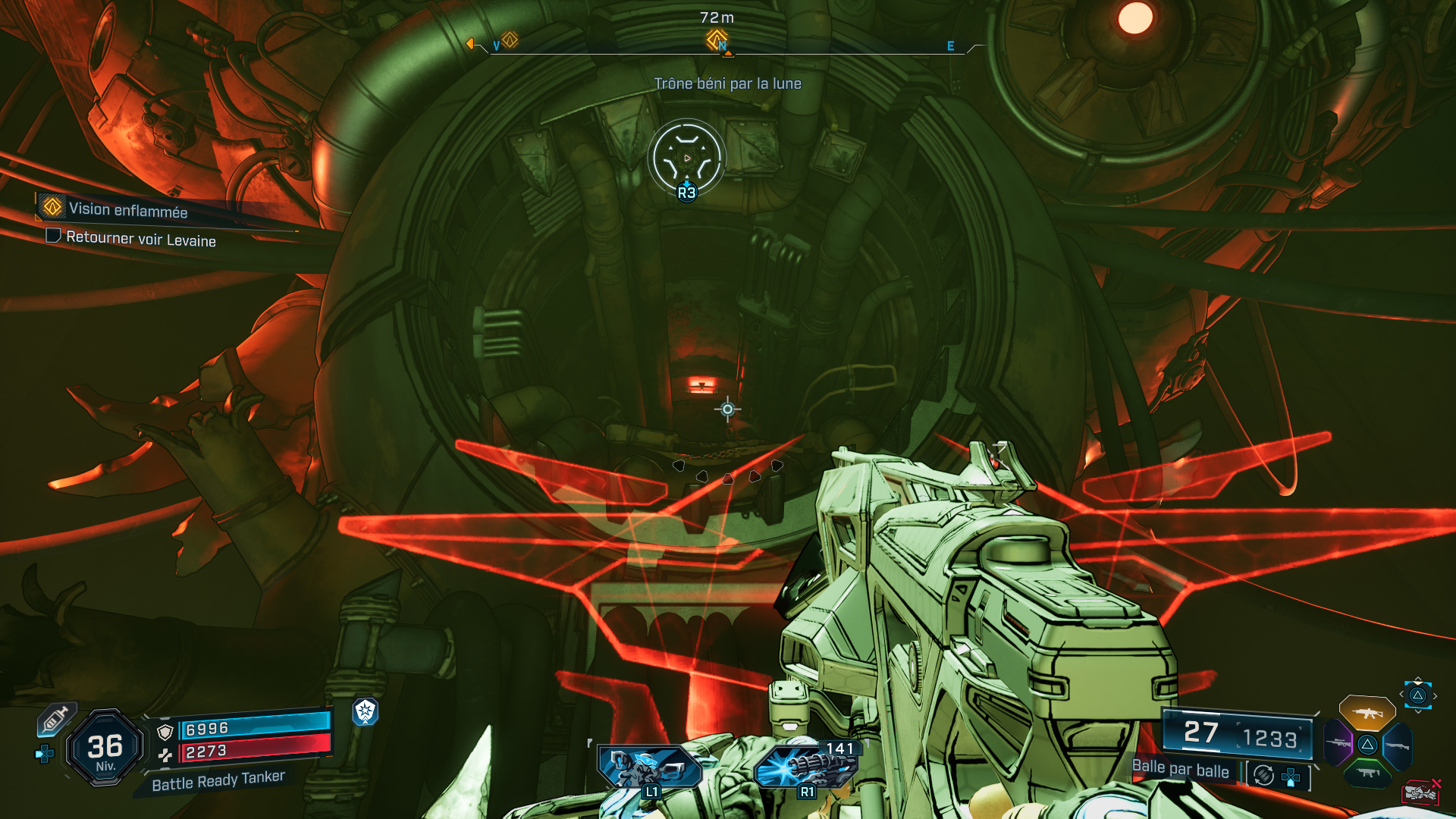Select the Retourner voir Levaine objective checkbox
Viewport: 1456px width, 819px height.
[53, 236]
